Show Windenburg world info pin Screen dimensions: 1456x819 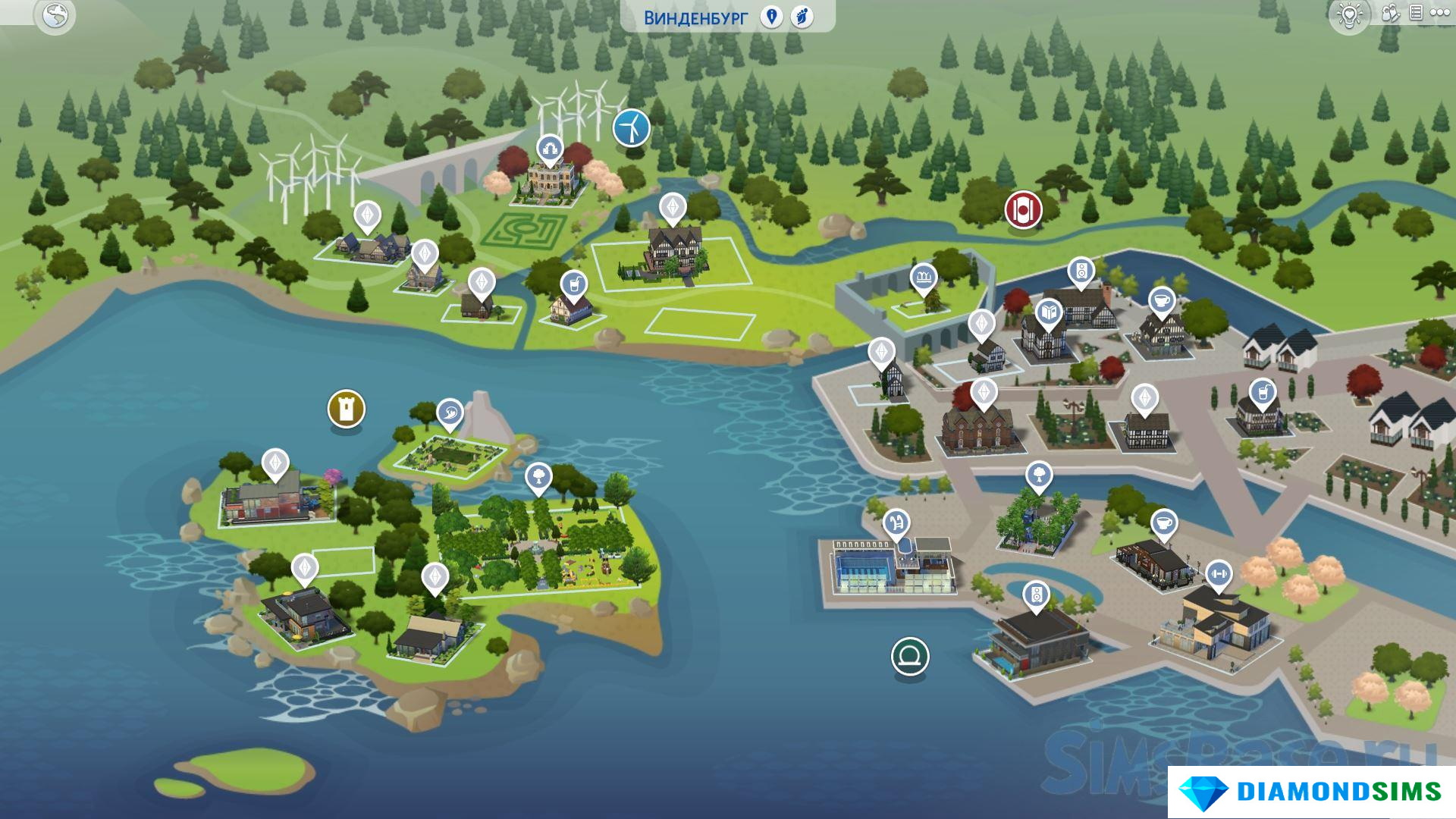tap(771, 17)
